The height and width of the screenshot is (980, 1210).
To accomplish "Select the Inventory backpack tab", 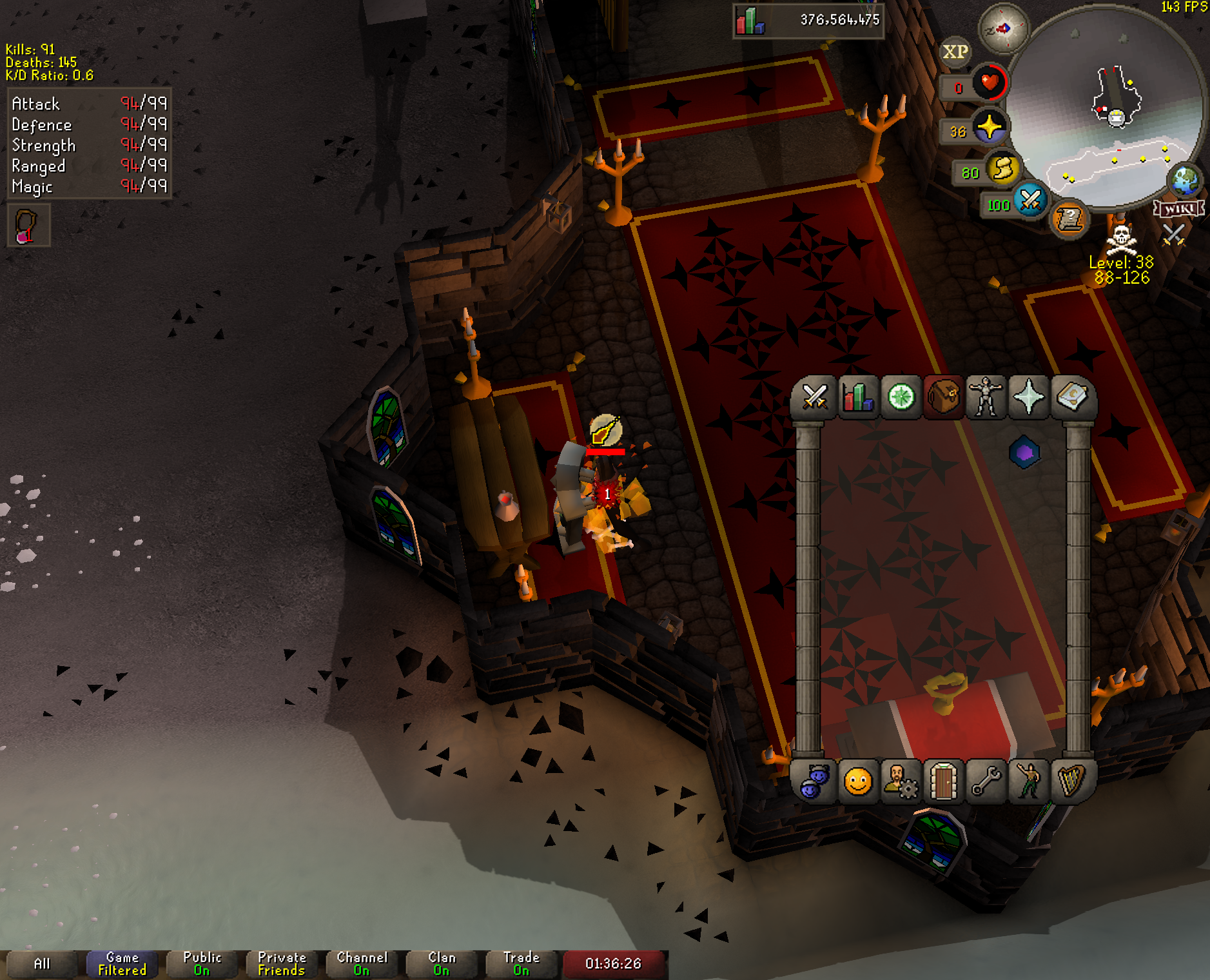I will click(x=943, y=397).
